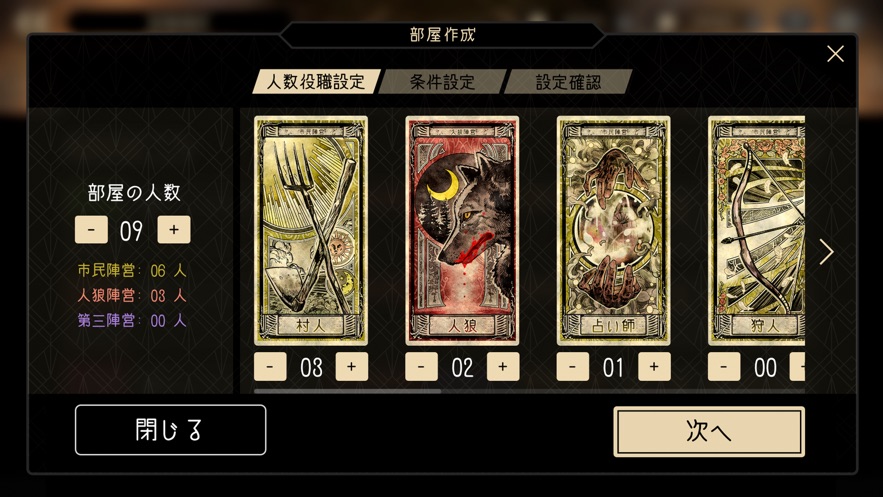The width and height of the screenshot is (883, 497).
Task: Select the 人狼 werewolf card
Action: click(x=462, y=230)
